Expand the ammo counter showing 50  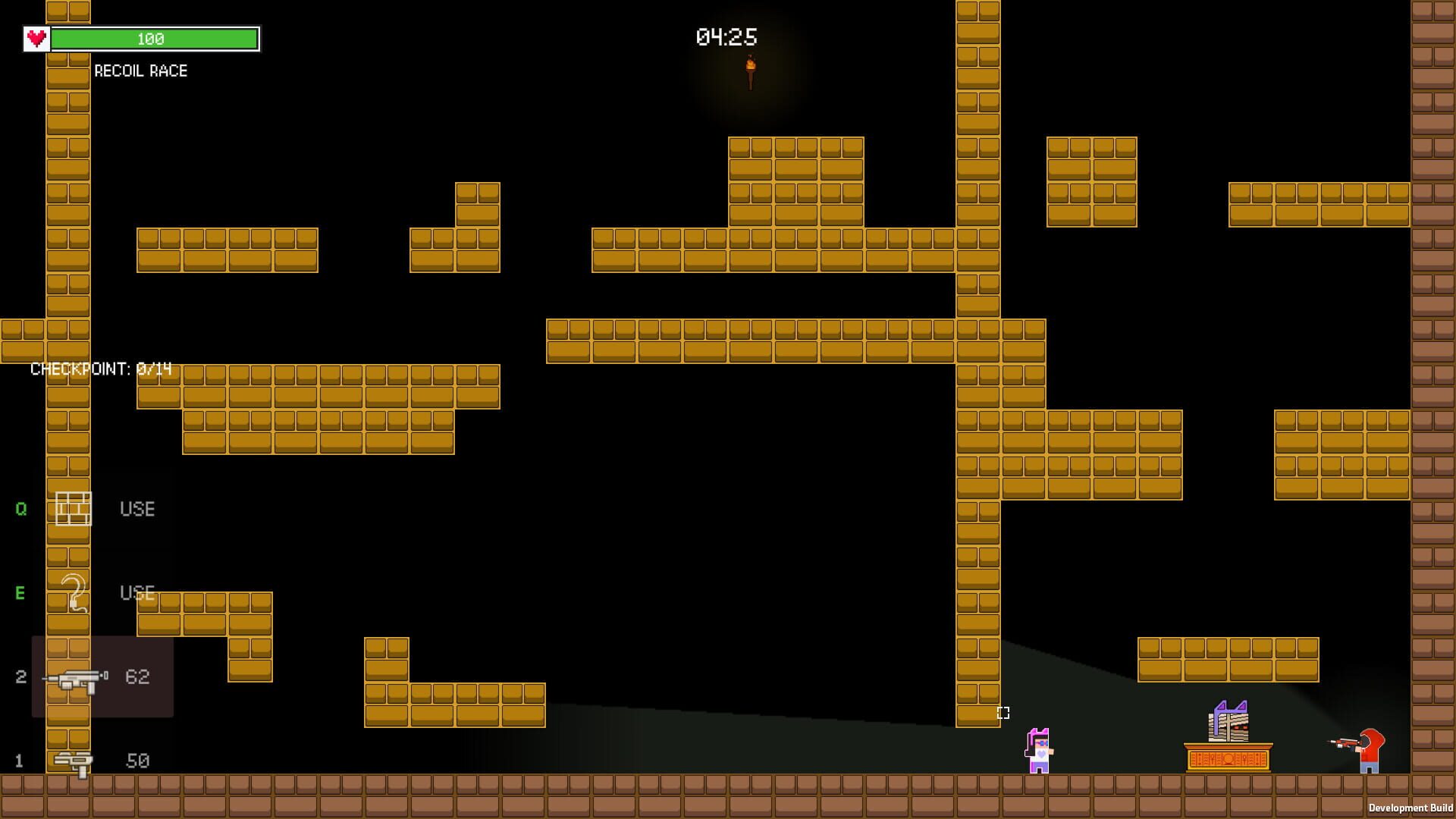[137, 761]
